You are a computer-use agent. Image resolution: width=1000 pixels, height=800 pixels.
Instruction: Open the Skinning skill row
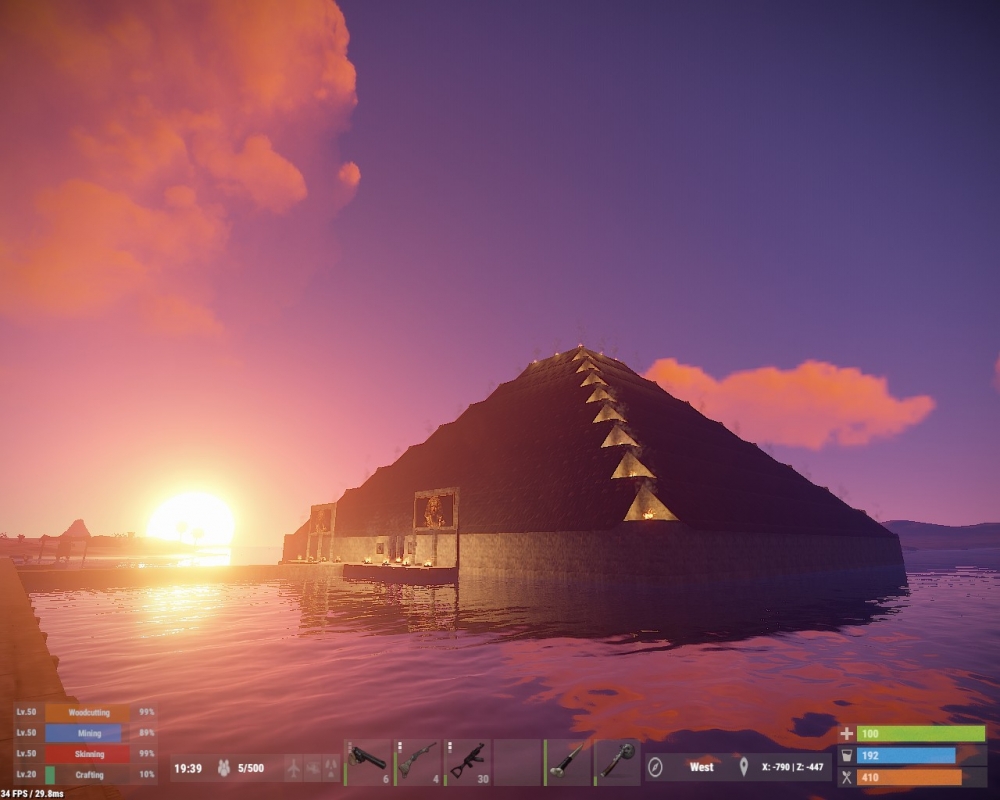pos(86,753)
